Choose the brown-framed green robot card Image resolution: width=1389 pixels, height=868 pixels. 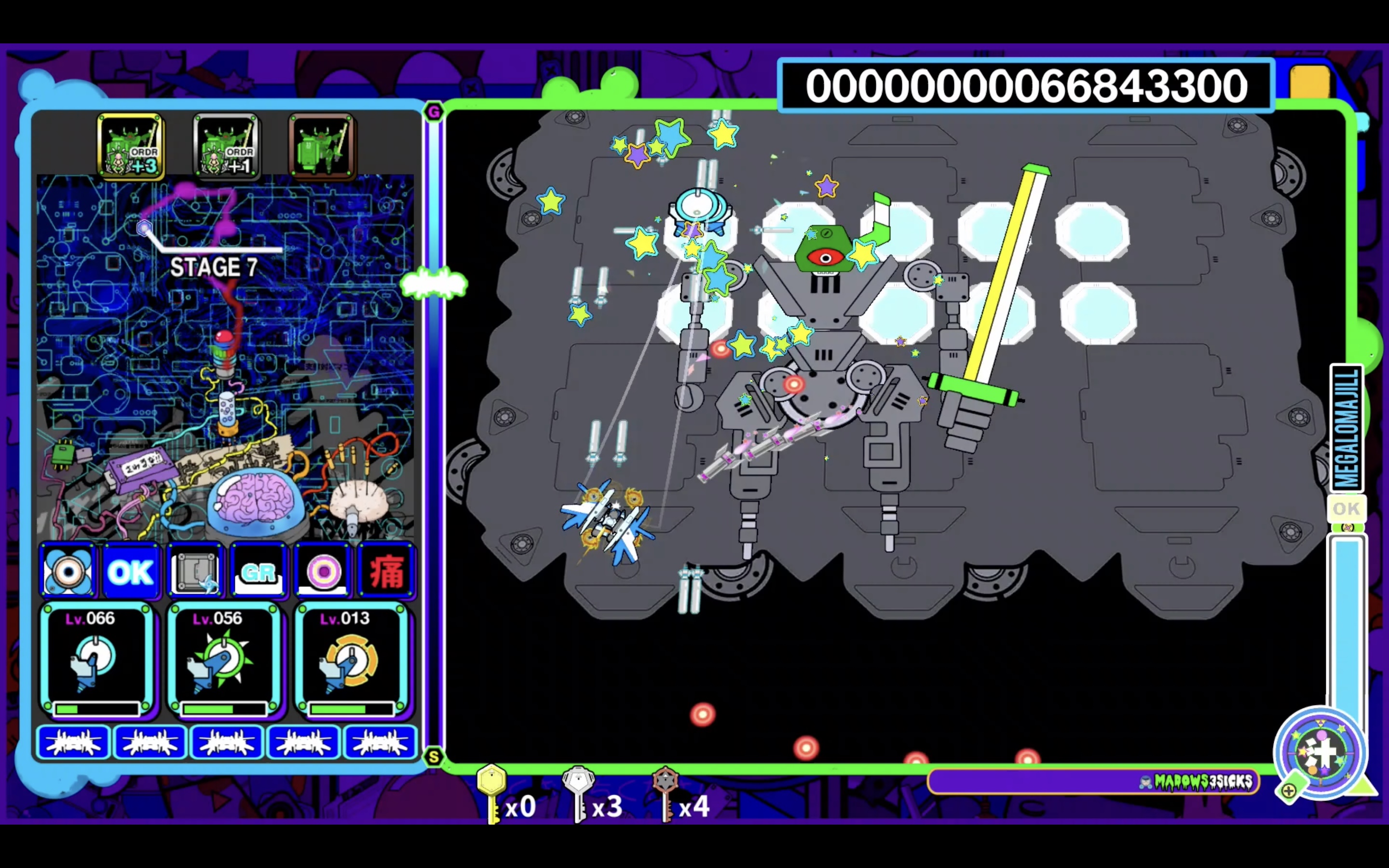[x=321, y=146]
